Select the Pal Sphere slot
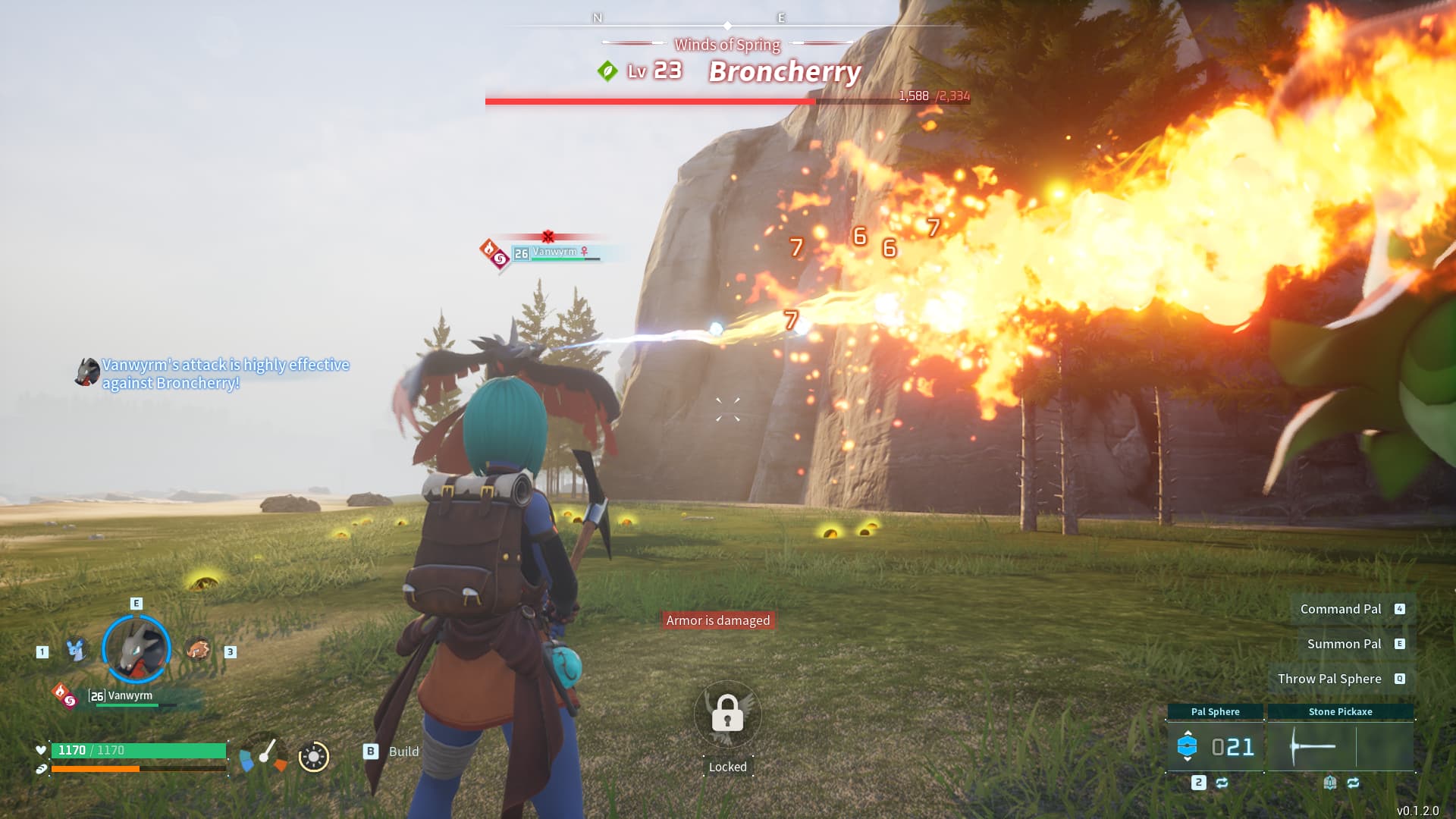 (x=1215, y=747)
